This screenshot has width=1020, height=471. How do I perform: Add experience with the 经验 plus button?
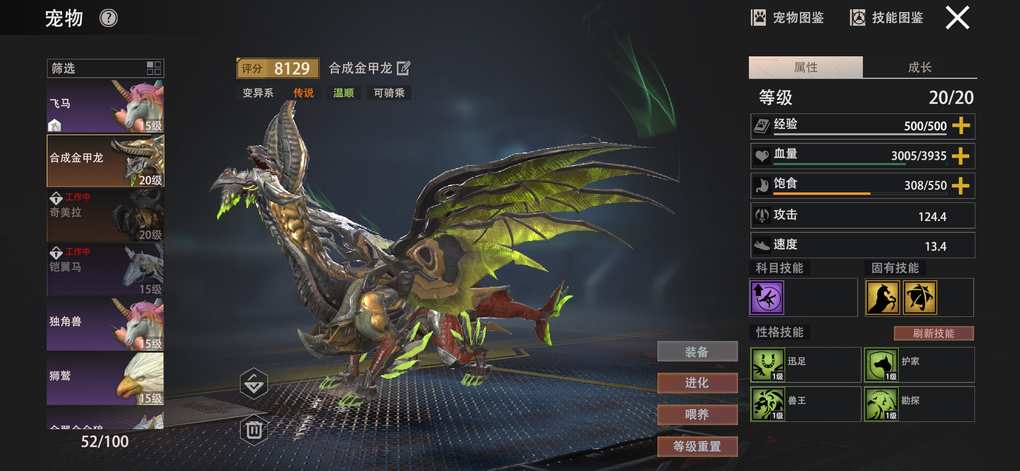961,126
